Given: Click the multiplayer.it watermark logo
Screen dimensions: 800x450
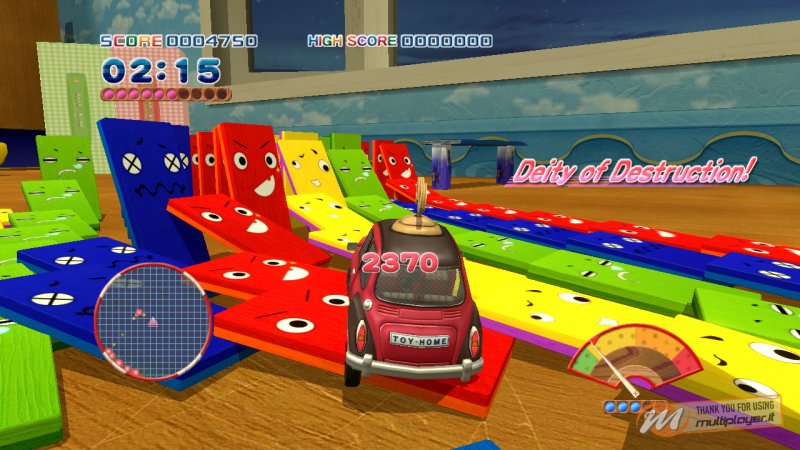Looking at the screenshot, I should pos(718,417).
